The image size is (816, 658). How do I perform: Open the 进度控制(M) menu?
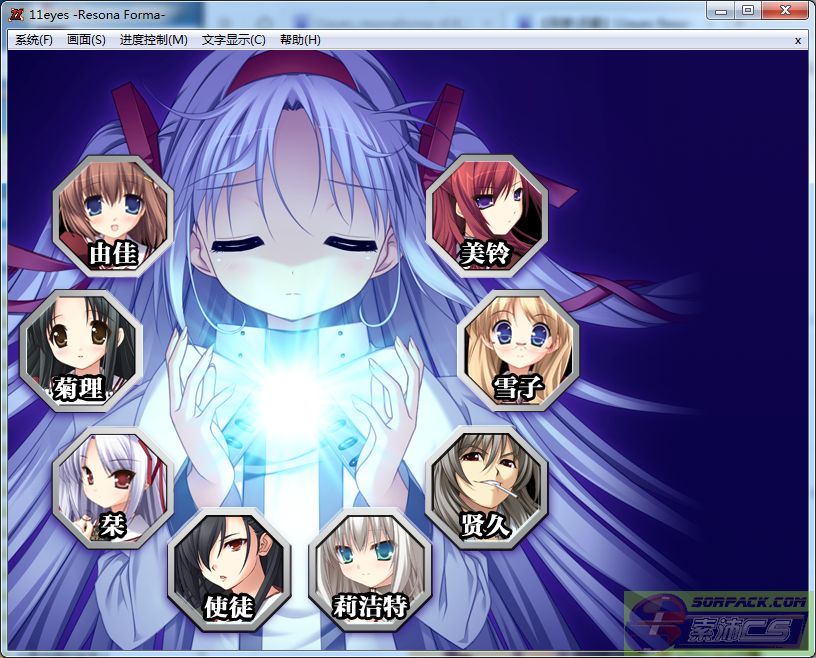click(153, 40)
